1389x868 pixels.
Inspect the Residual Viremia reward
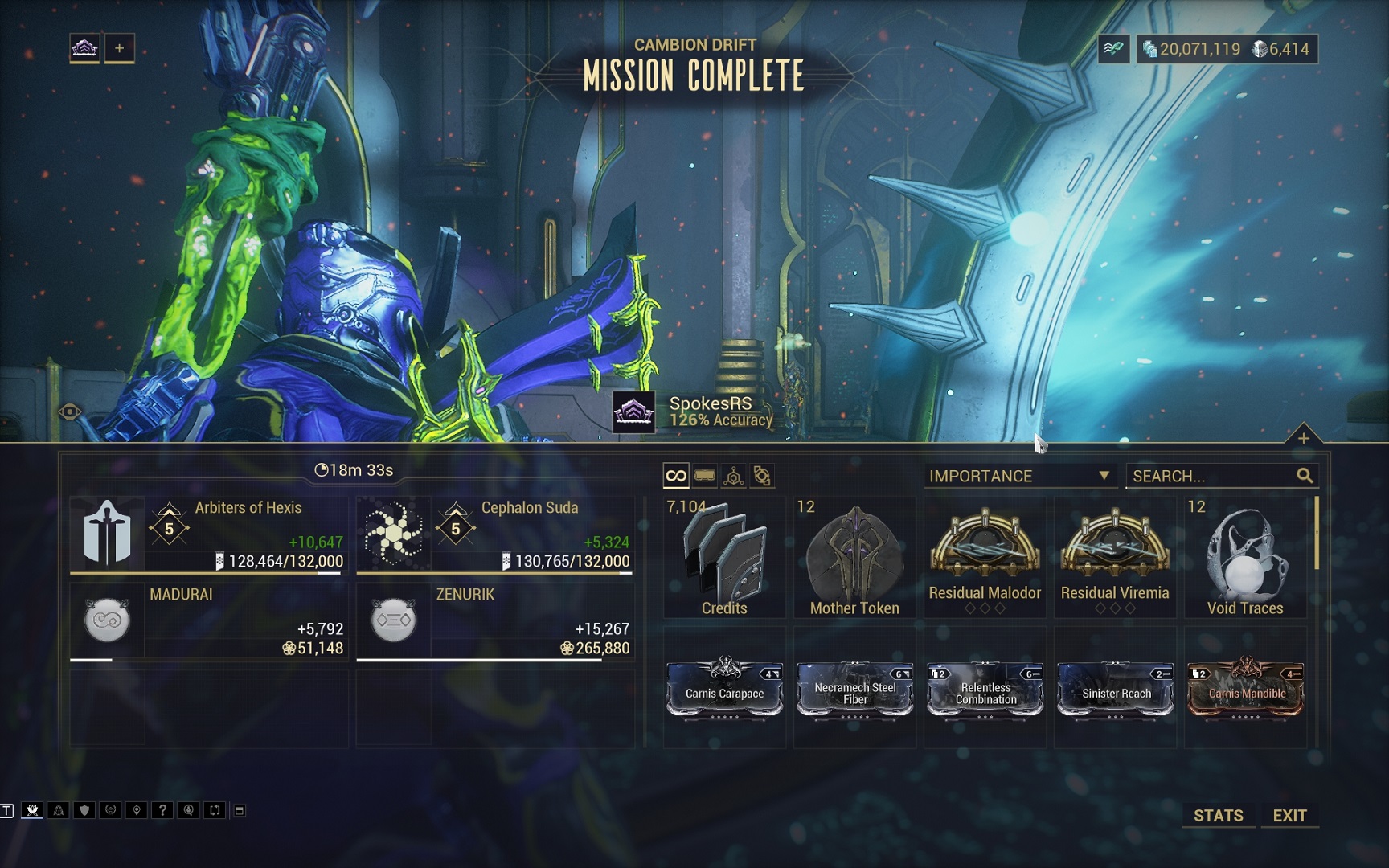1115,558
